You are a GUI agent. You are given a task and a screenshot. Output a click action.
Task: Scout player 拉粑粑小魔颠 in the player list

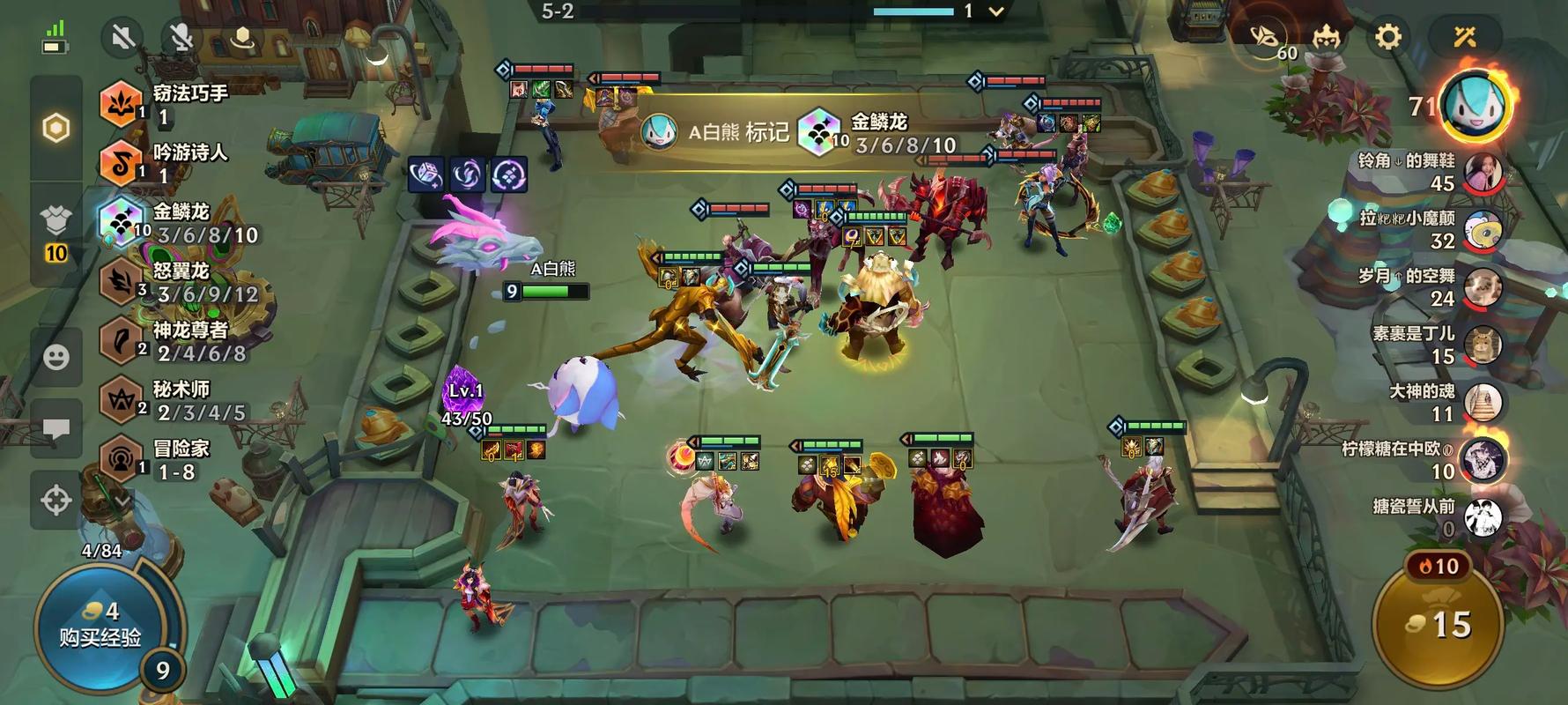click(1483, 229)
